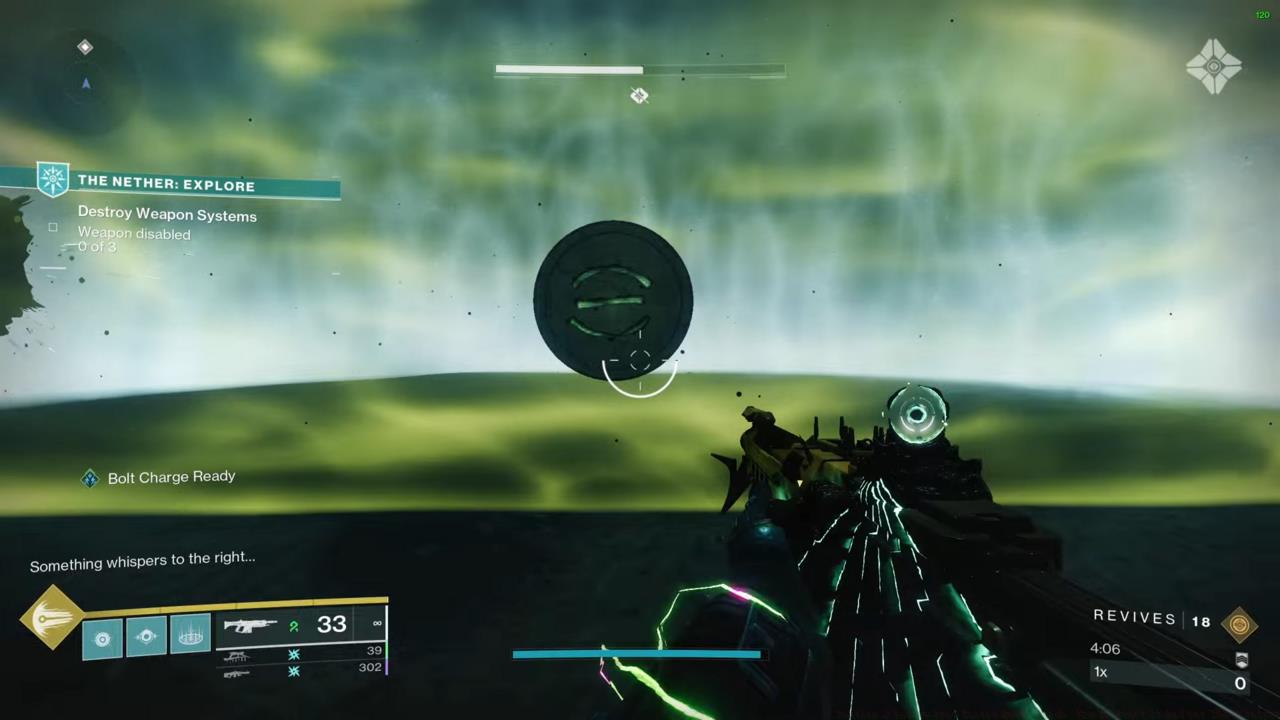Toggle the Destroy Weapon Systems objective checkbox
The height and width of the screenshot is (720, 1280).
(x=52, y=228)
